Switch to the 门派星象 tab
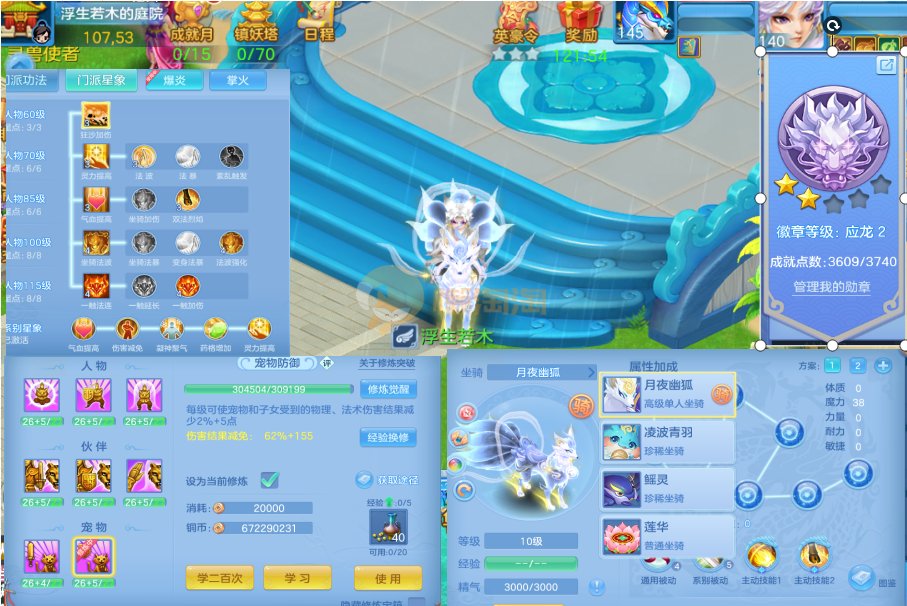Image resolution: width=907 pixels, height=606 pixels. [x=101, y=81]
